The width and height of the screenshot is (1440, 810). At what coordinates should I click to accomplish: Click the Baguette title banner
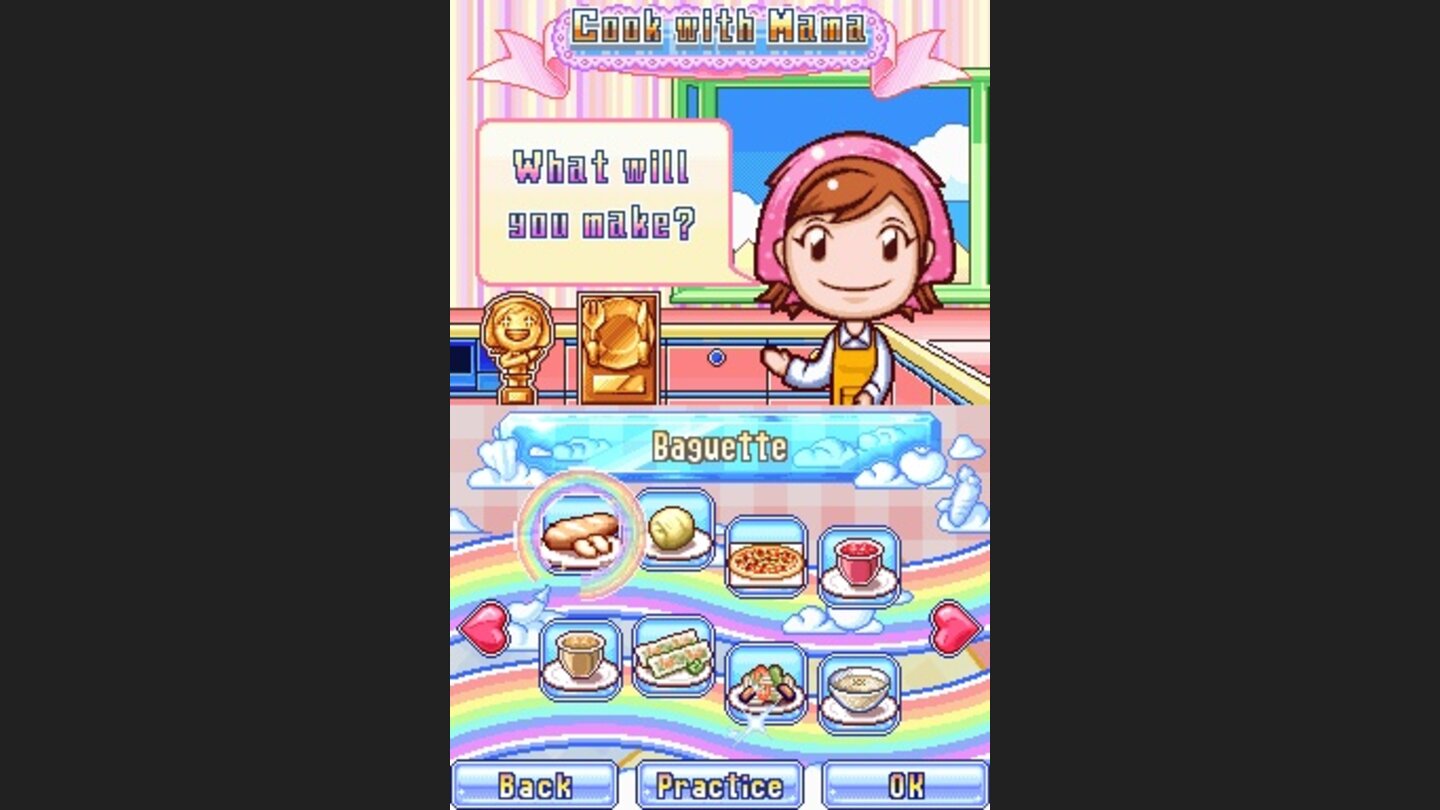pyautogui.click(x=722, y=447)
